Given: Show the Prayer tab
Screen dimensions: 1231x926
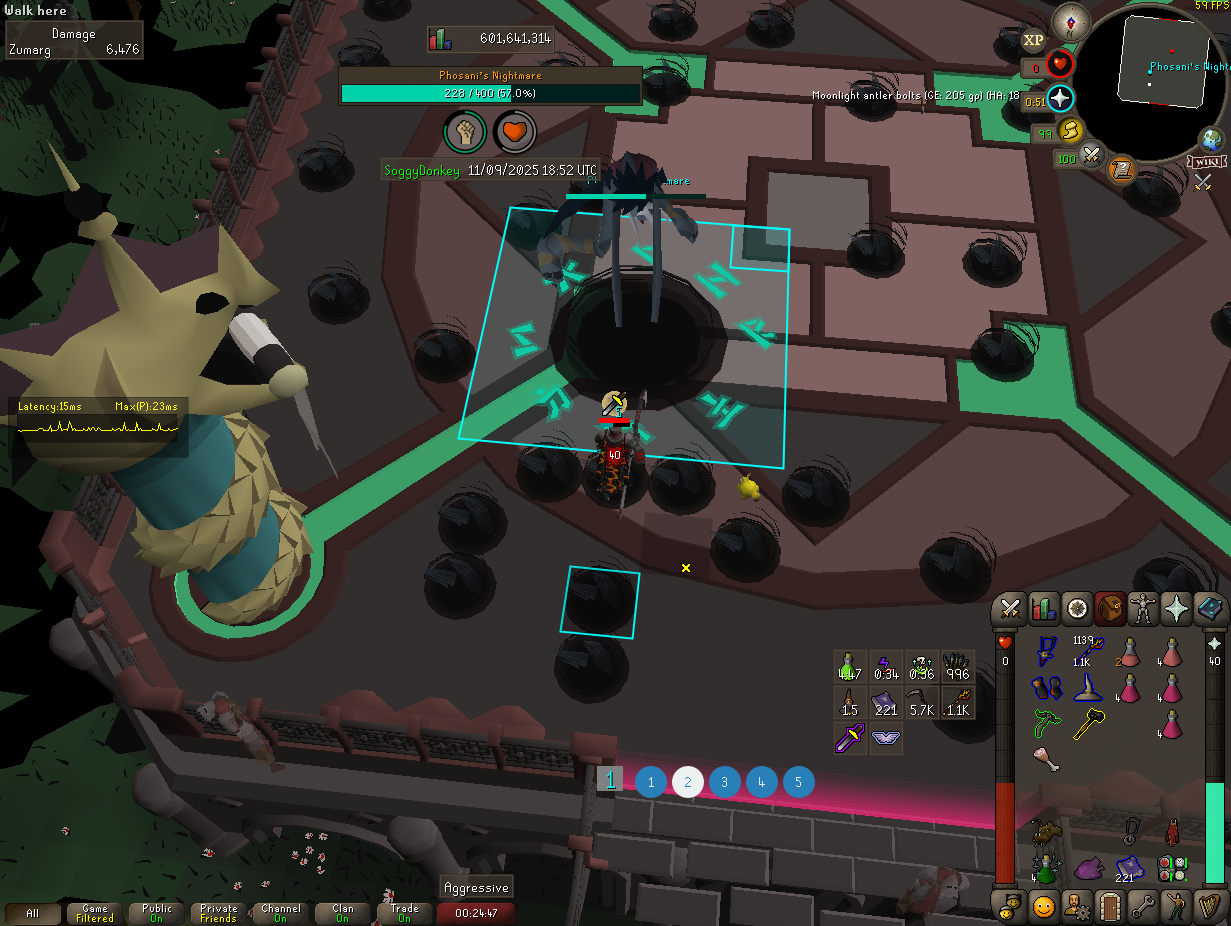Looking at the screenshot, I should click(x=1177, y=608).
